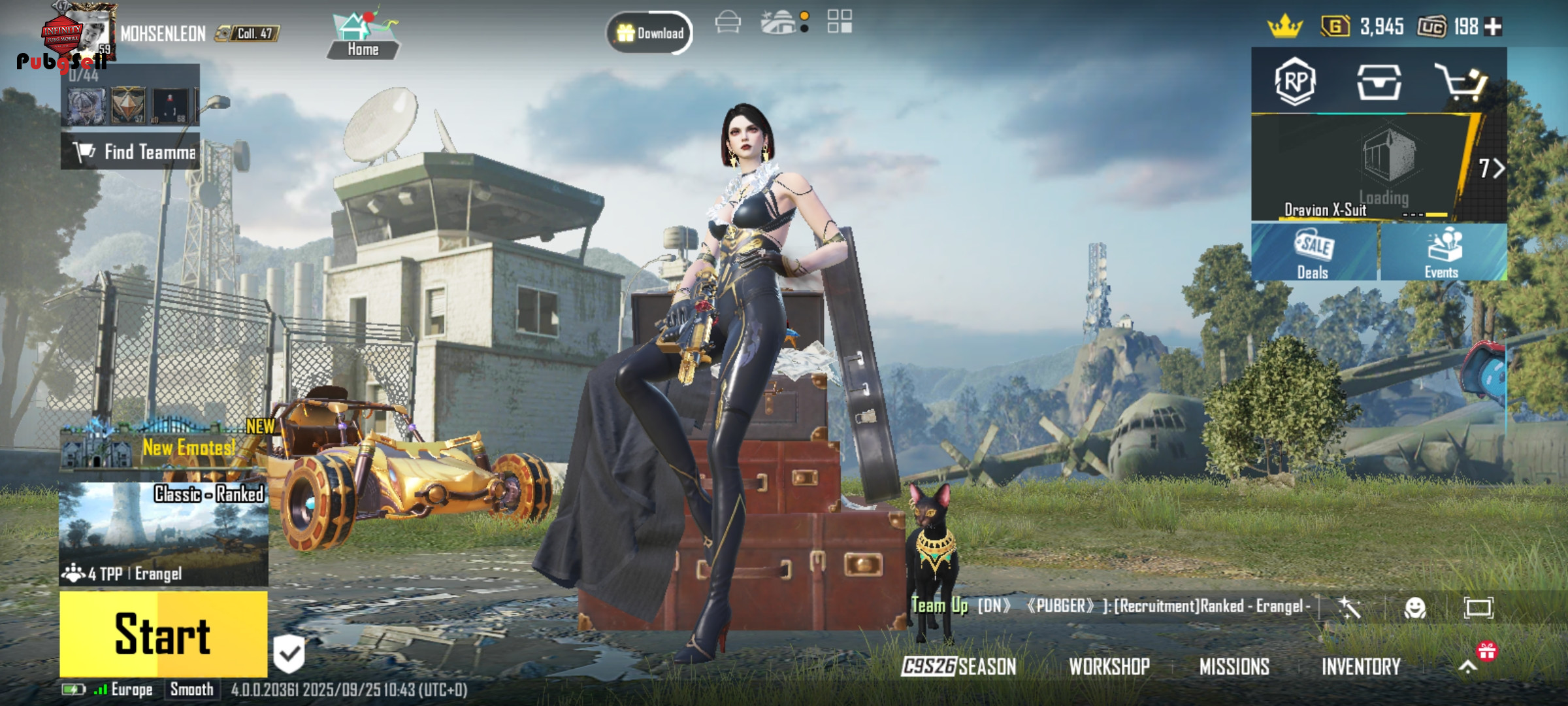Image resolution: width=1568 pixels, height=706 pixels.
Task: Open the C9S26 Season menu
Action: coord(958,666)
